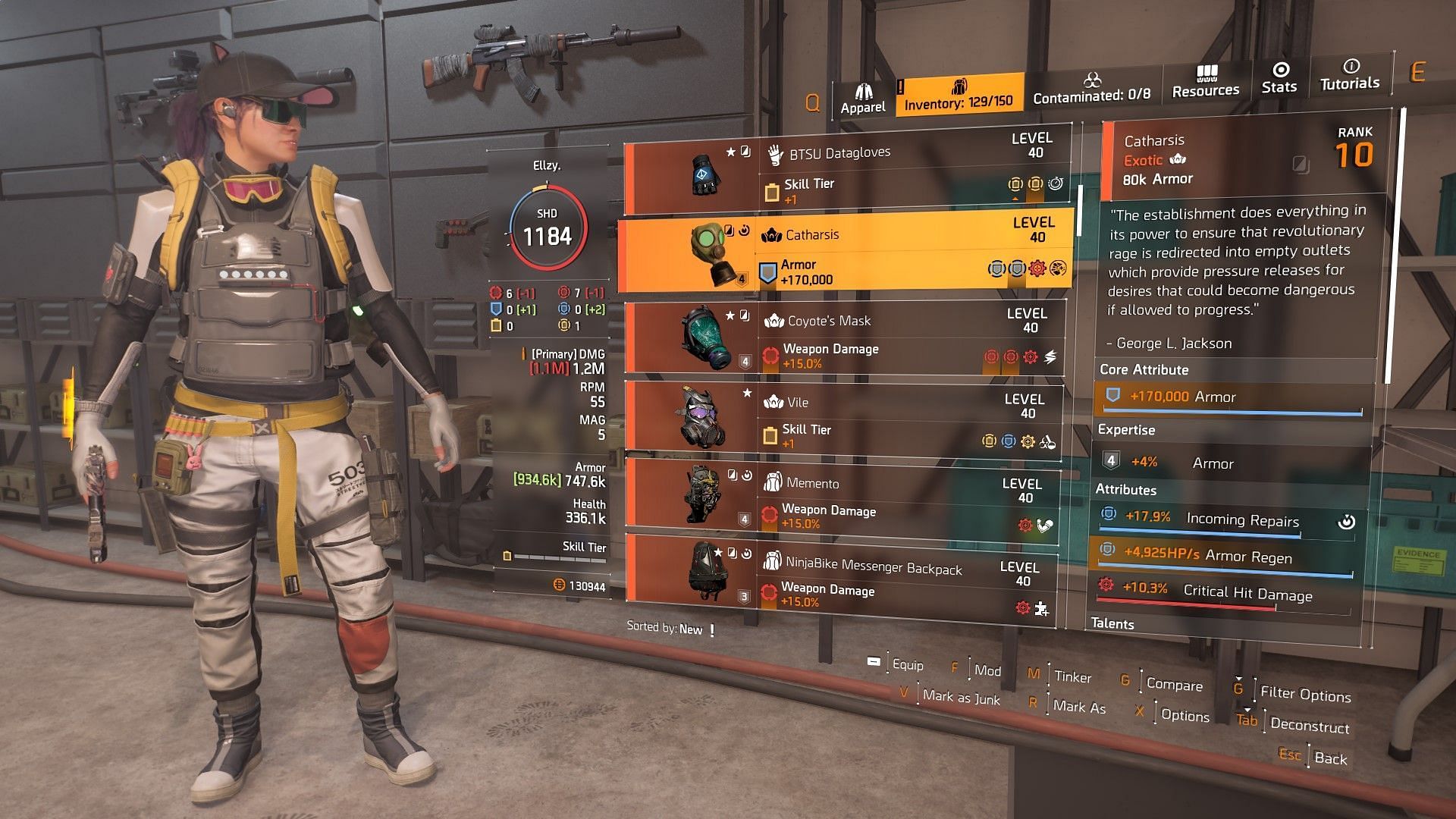
Task: Deconstruct the selected item
Action: tap(1310, 726)
